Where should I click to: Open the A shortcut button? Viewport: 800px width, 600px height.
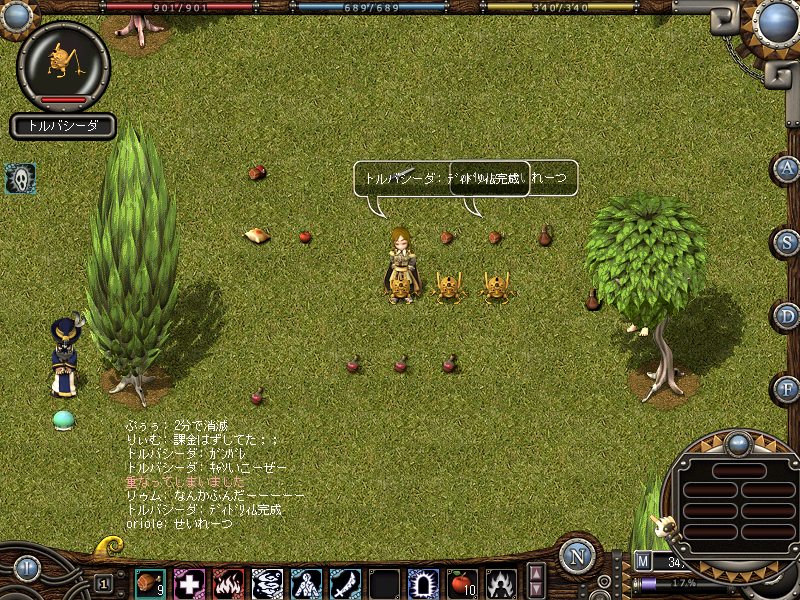[789, 167]
